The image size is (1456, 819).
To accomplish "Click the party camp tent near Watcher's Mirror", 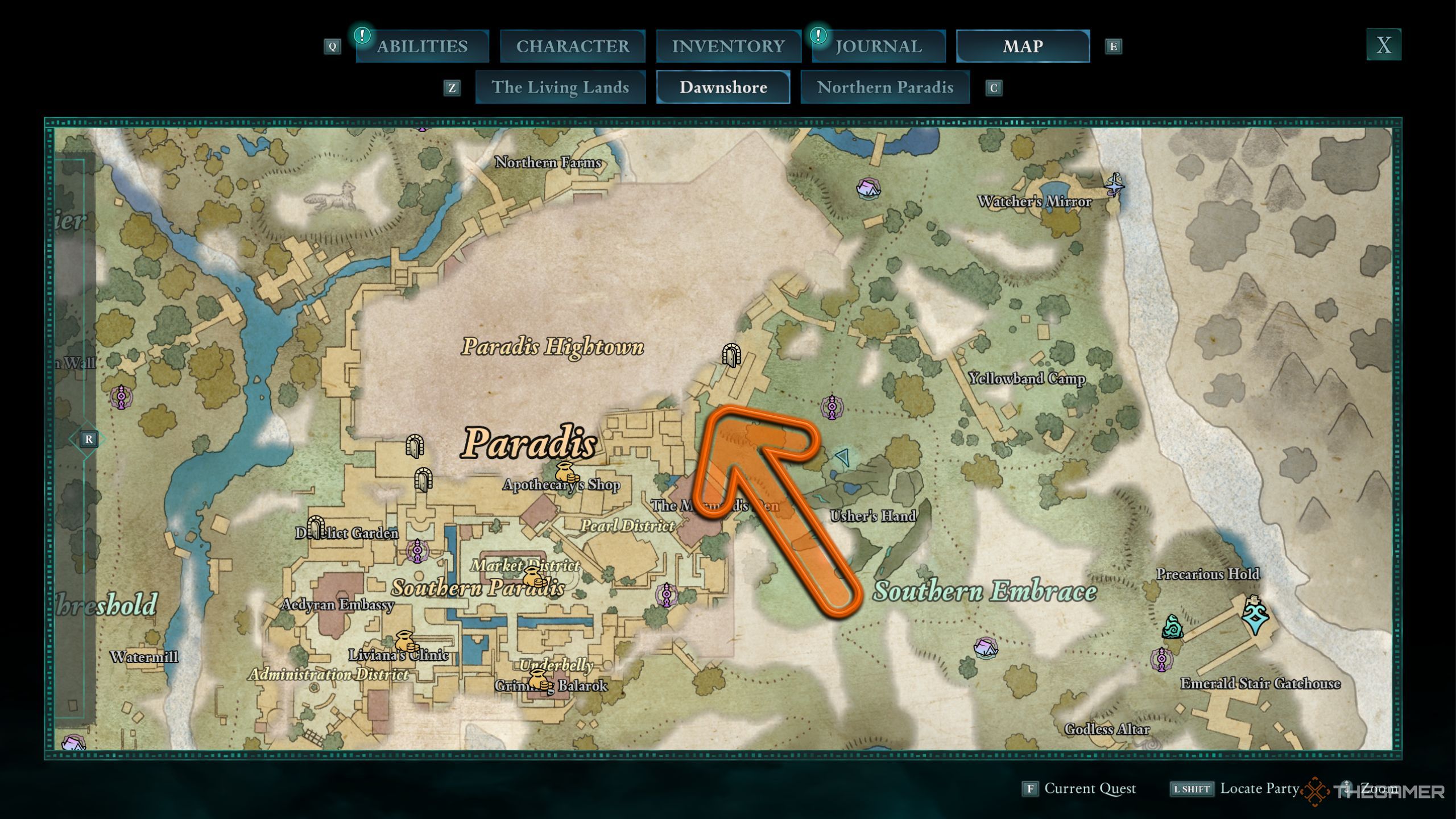I will (x=868, y=188).
